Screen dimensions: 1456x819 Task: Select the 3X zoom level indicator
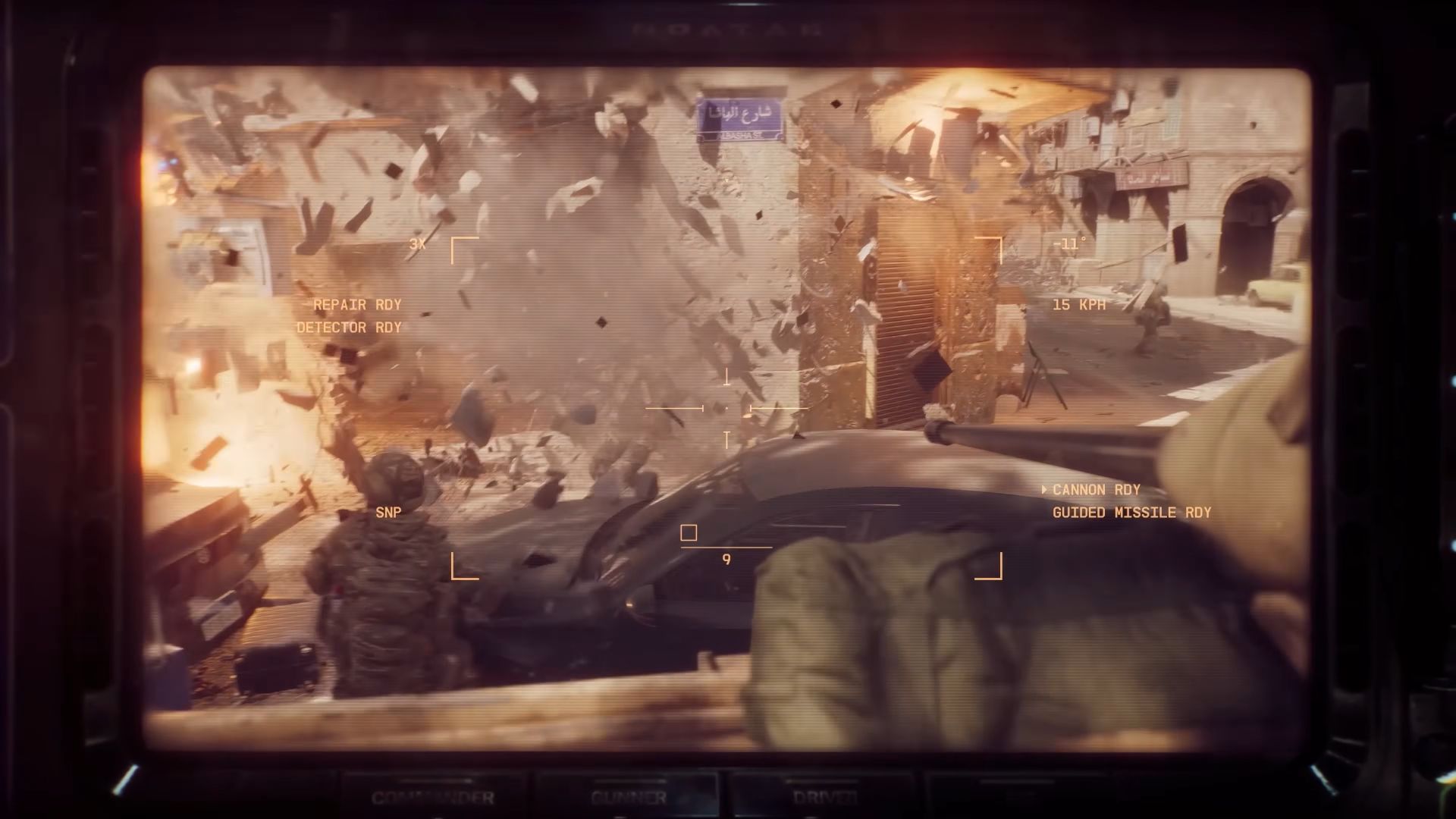(419, 245)
